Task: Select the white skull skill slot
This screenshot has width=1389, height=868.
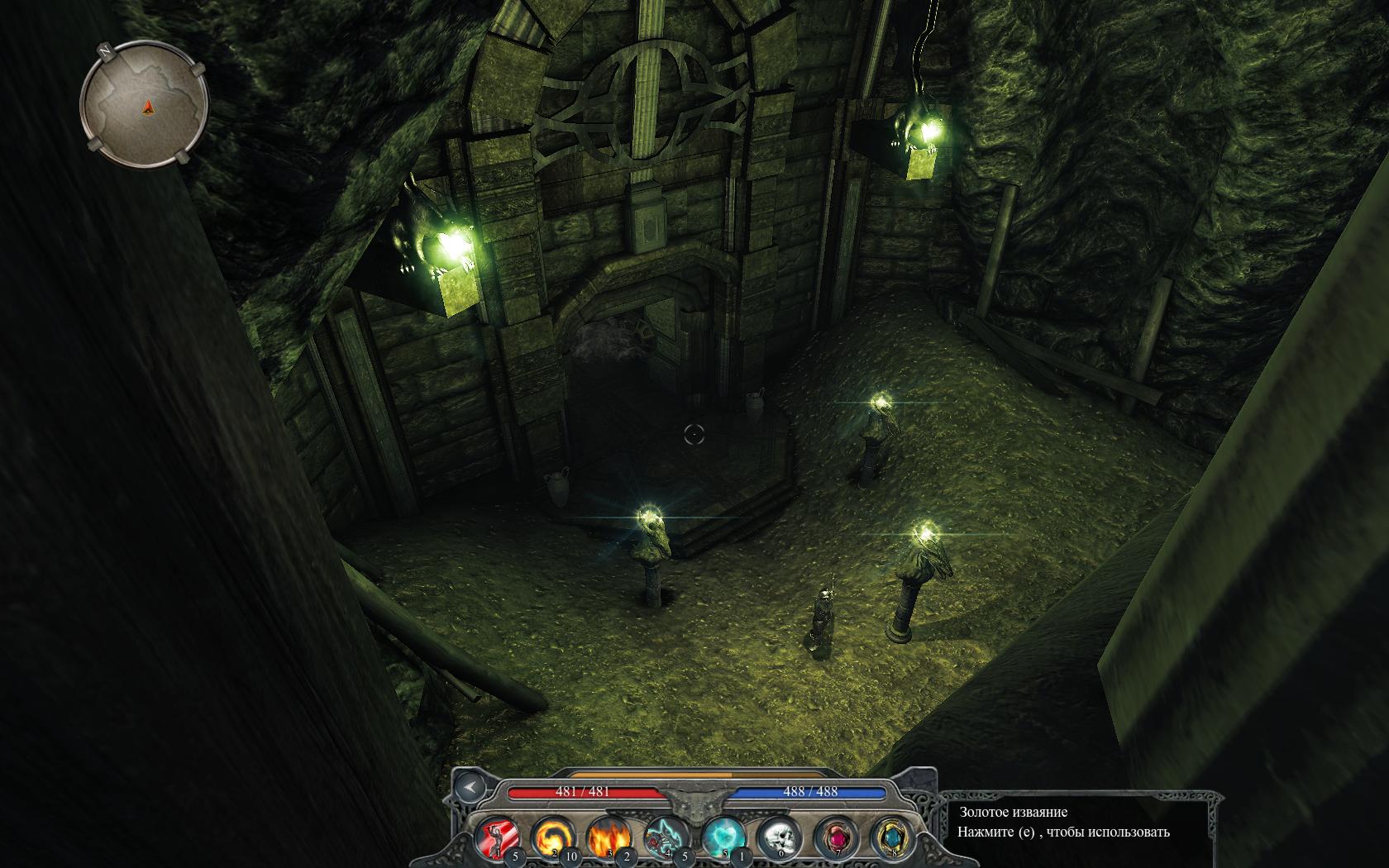Action: point(778,837)
